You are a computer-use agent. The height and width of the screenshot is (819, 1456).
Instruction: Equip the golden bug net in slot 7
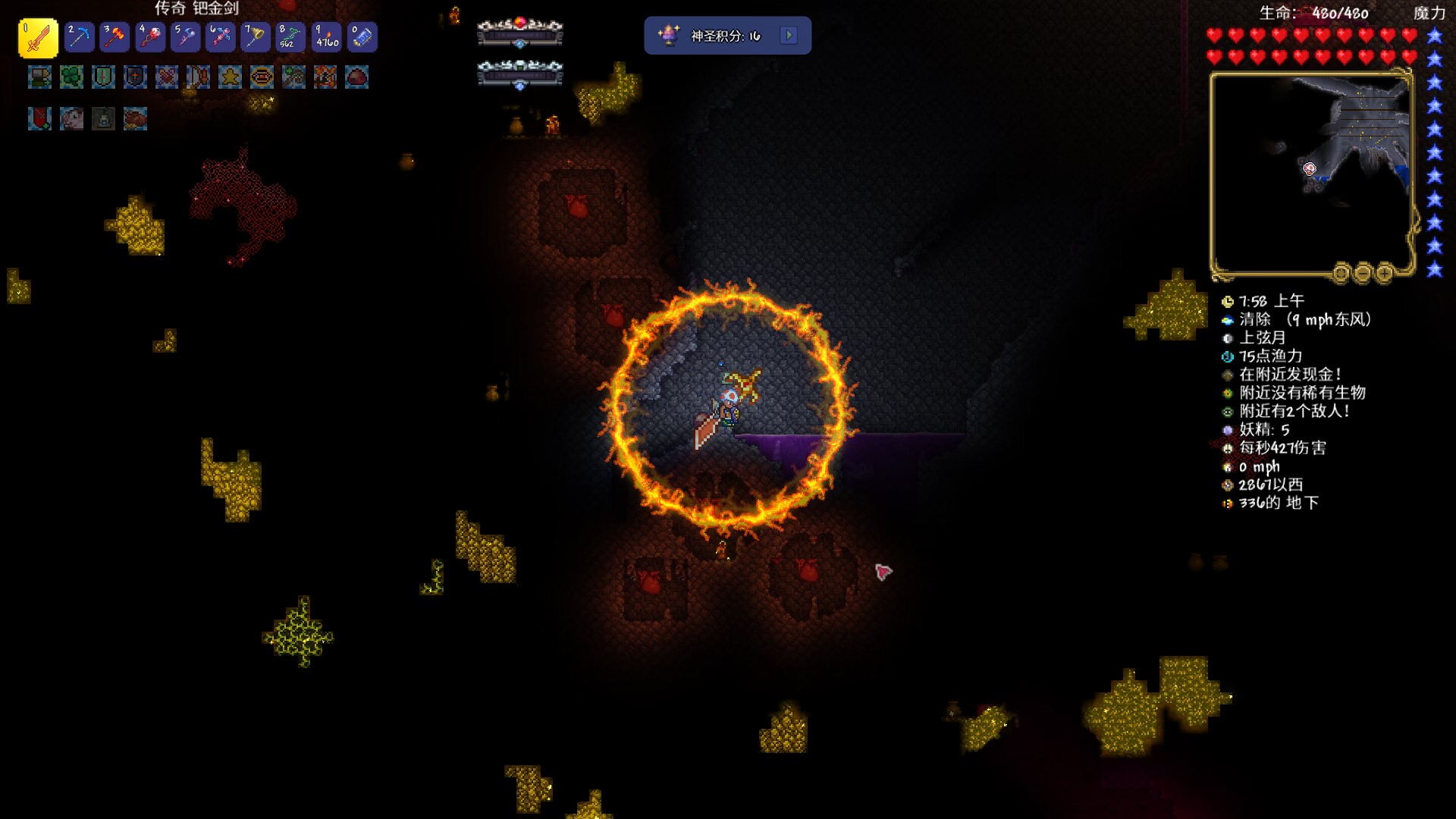(x=256, y=36)
